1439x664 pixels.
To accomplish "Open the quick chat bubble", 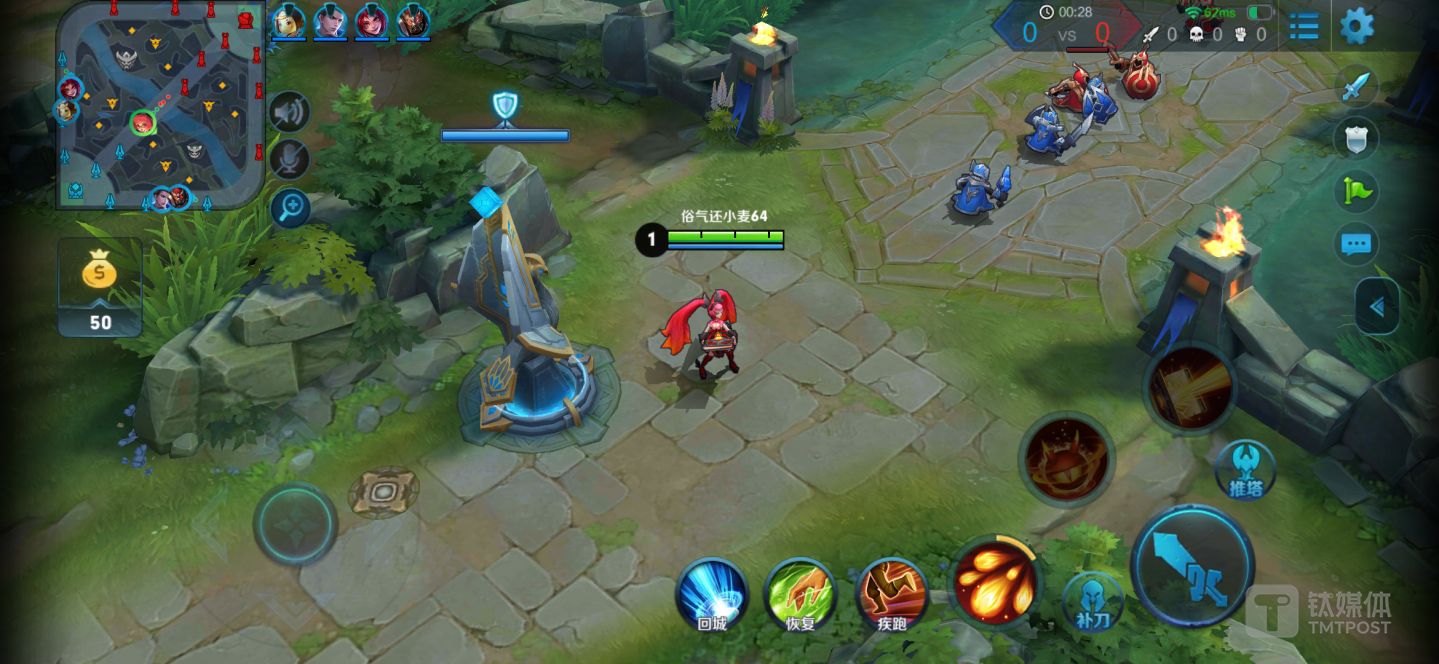I will [1356, 244].
